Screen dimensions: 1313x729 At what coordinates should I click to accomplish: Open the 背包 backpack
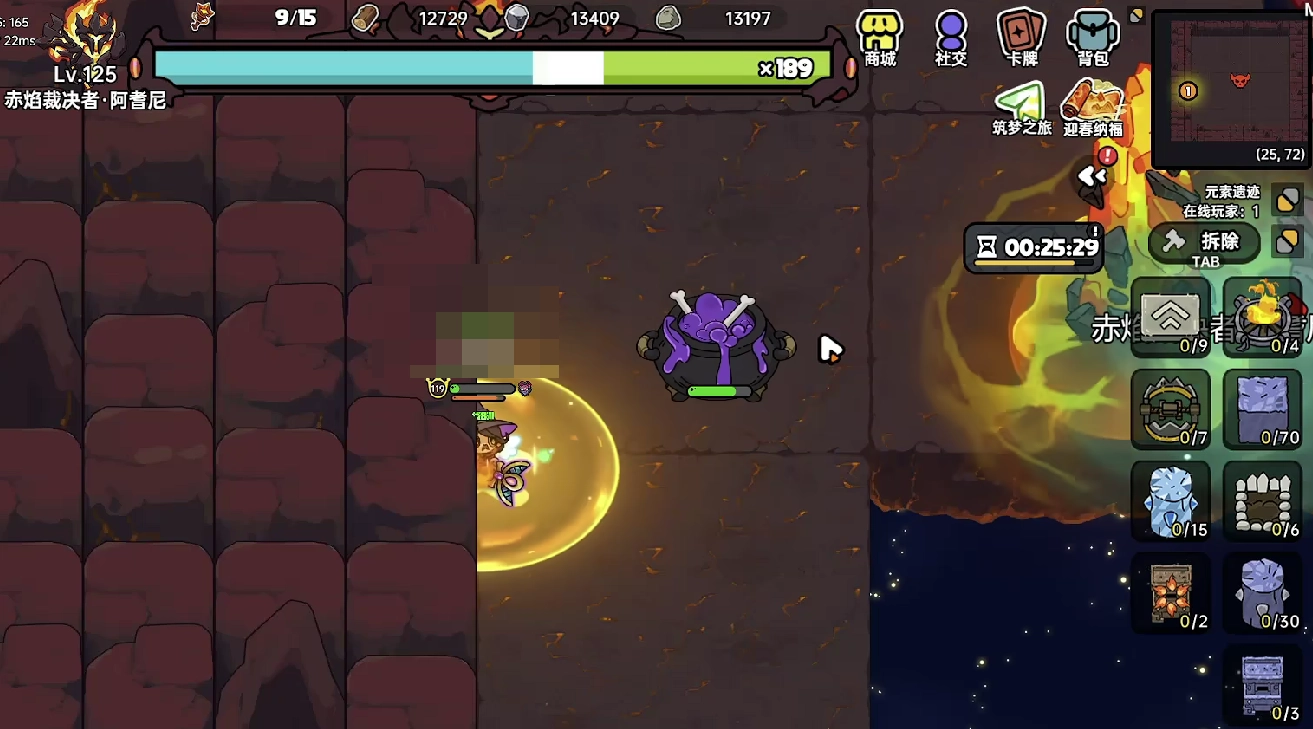click(1092, 38)
